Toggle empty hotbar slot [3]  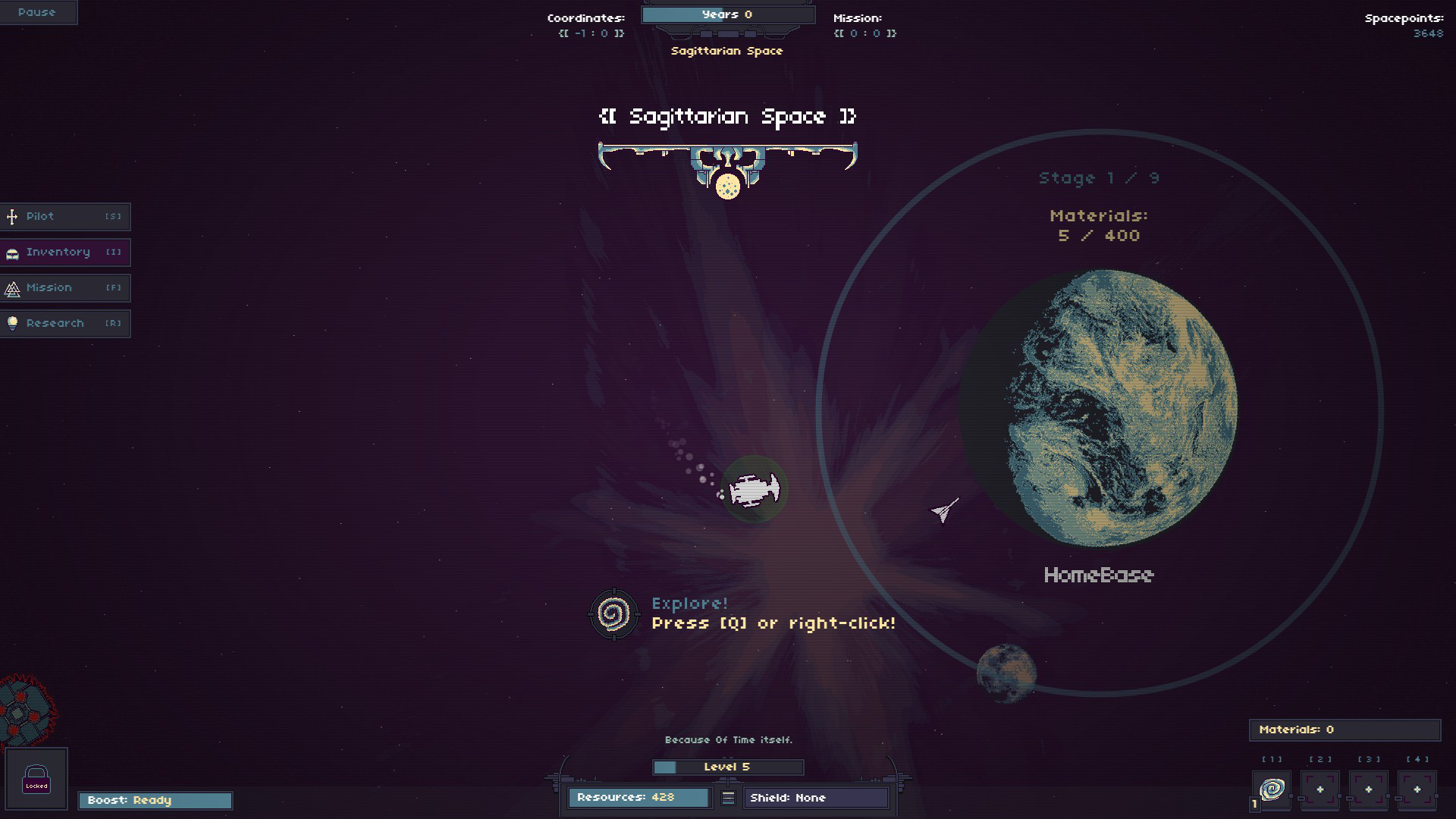pyautogui.click(x=1369, y=789)
